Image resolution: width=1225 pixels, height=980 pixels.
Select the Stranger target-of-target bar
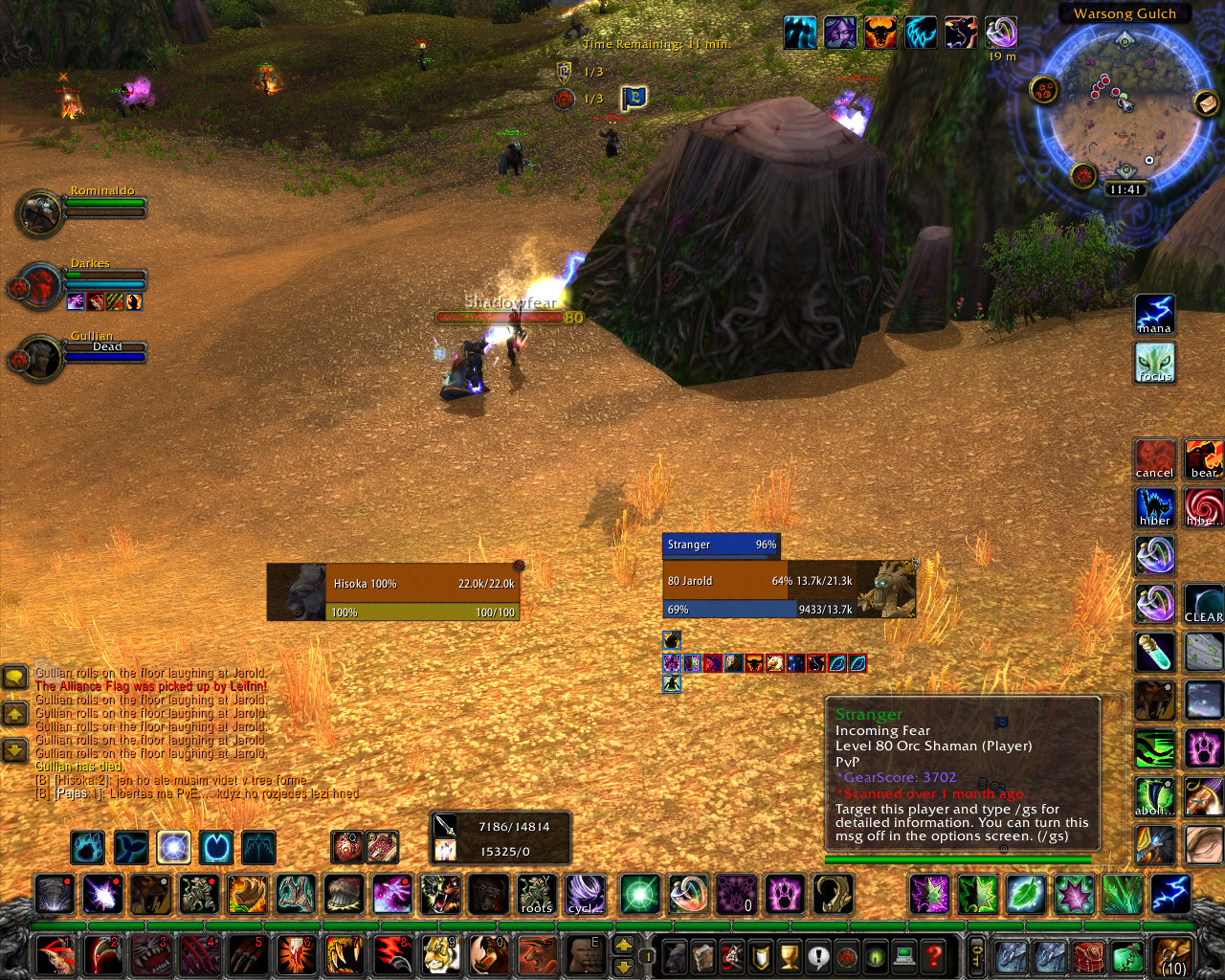point(721,545)
